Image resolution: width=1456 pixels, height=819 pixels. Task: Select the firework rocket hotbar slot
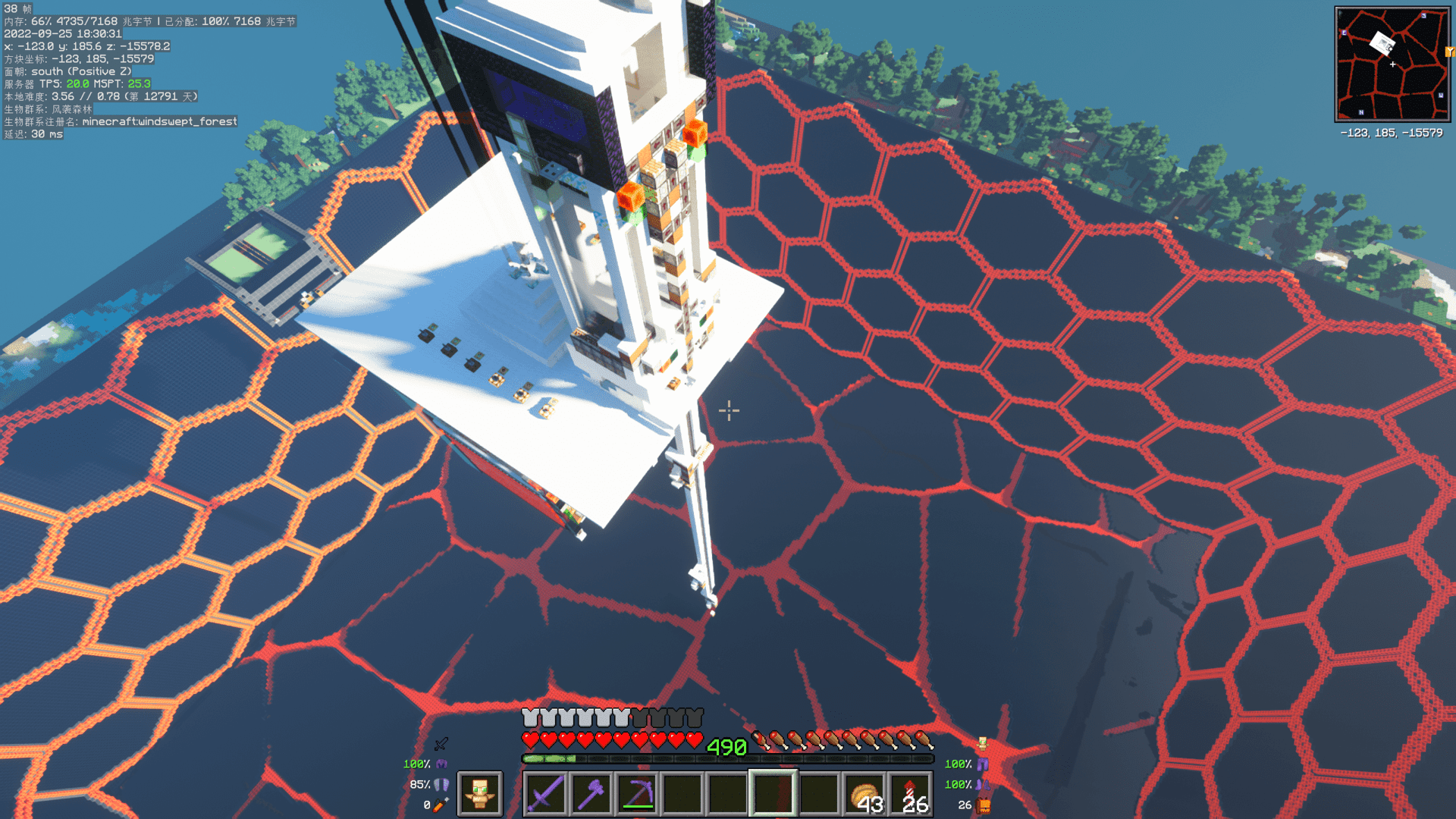(910, 794)
